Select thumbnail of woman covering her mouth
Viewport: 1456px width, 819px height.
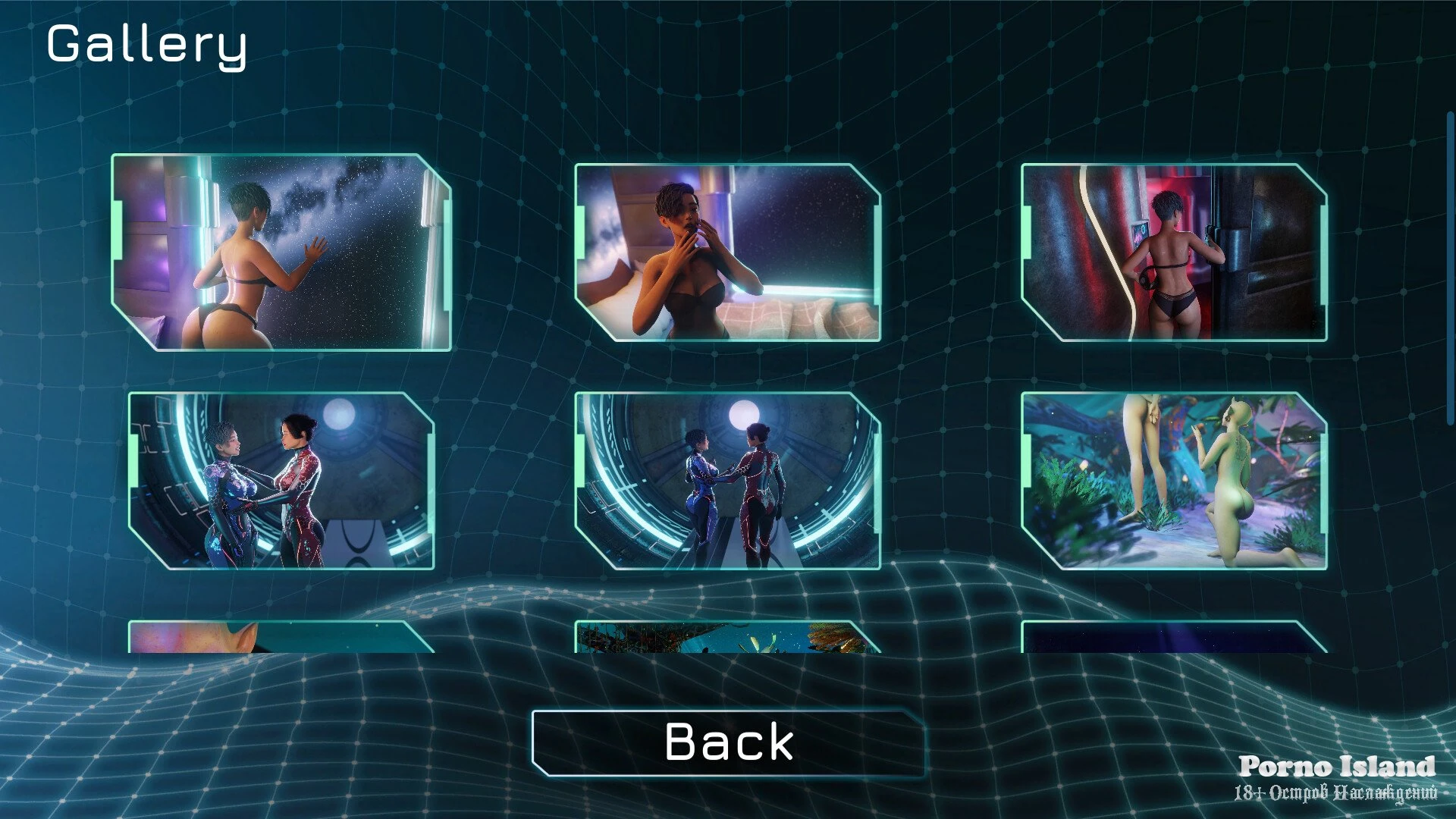[727, 253]
